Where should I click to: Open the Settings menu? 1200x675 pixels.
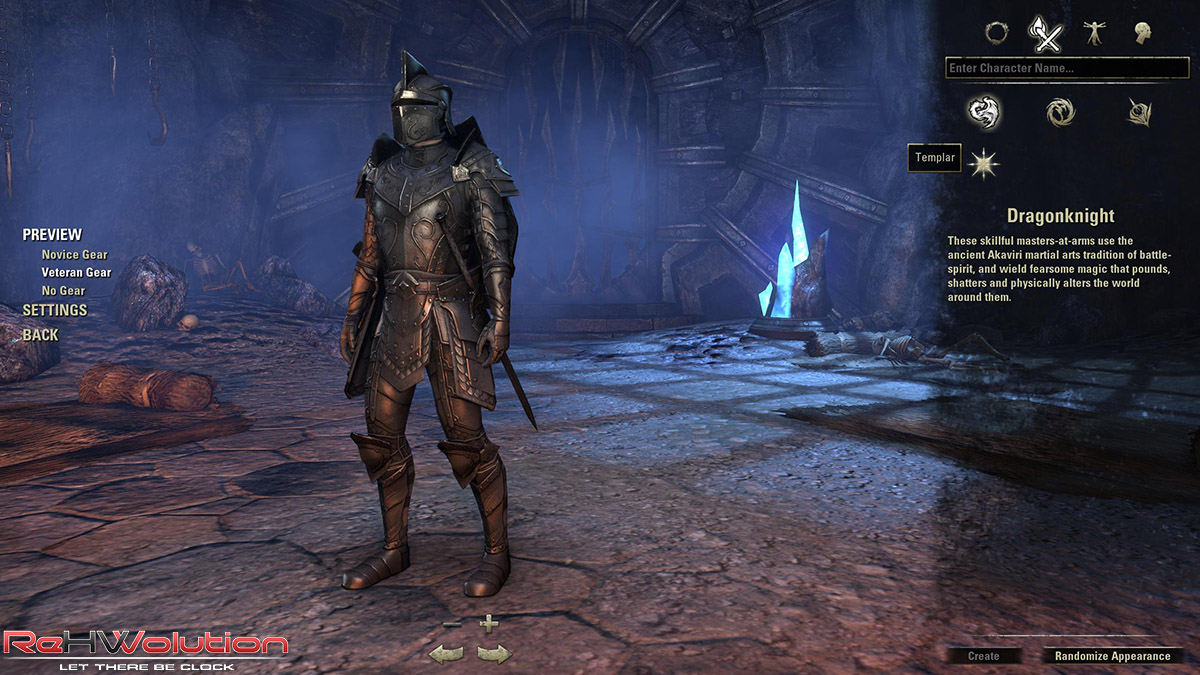pyautogui.click(x=55, y=310)
